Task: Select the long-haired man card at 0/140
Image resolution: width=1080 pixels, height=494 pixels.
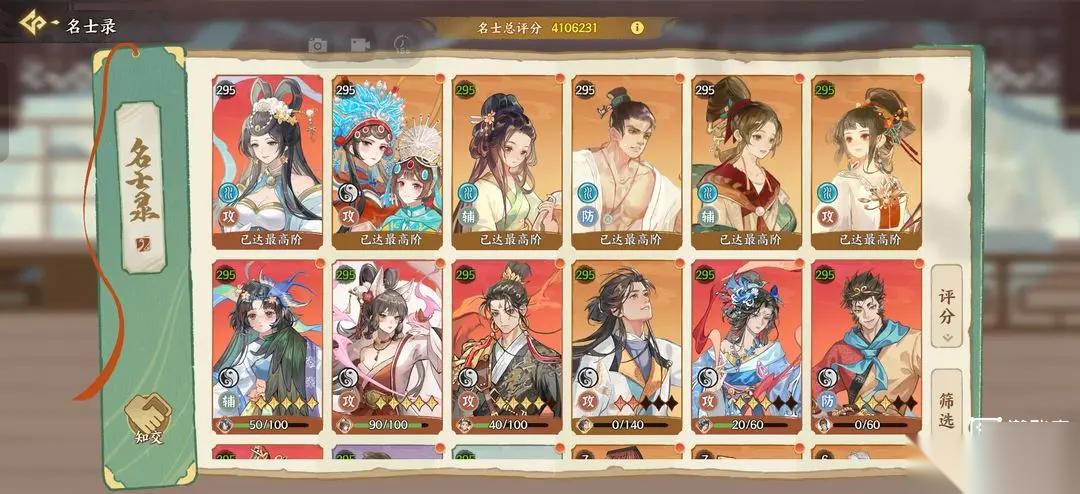Action: (627, 345)
